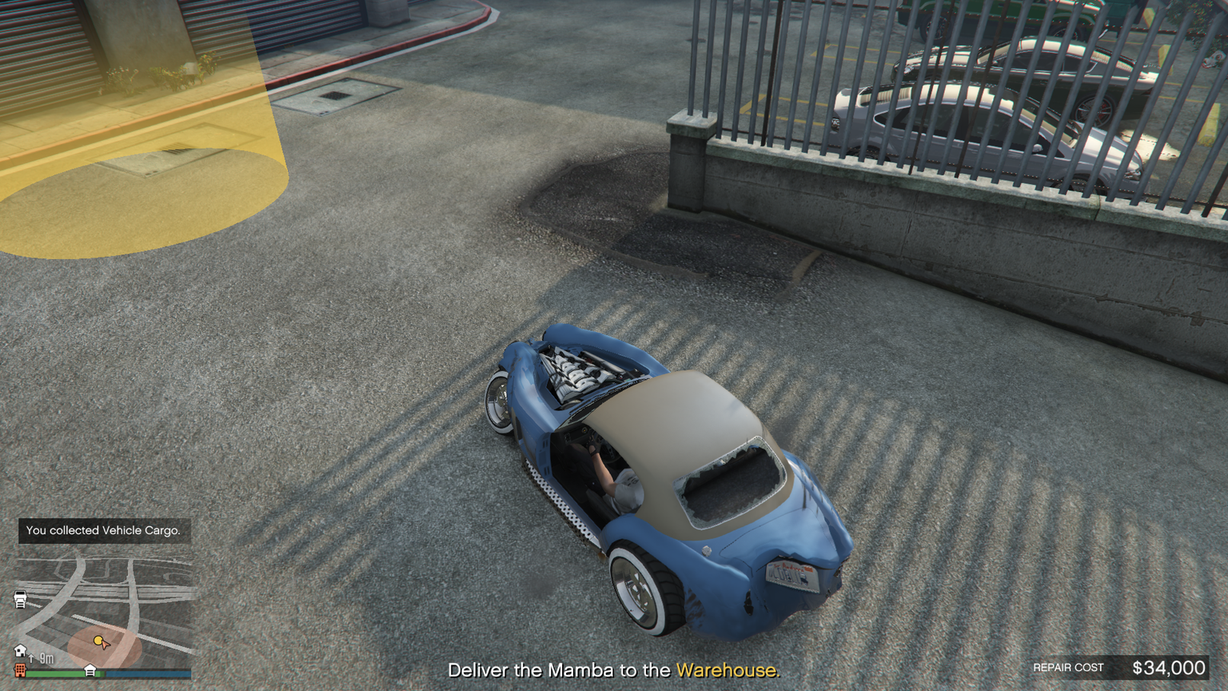Select the yellow warehouse destination blip
Image resolution: width=1228 pixels, height=691 pixels.
pos(100,640)
